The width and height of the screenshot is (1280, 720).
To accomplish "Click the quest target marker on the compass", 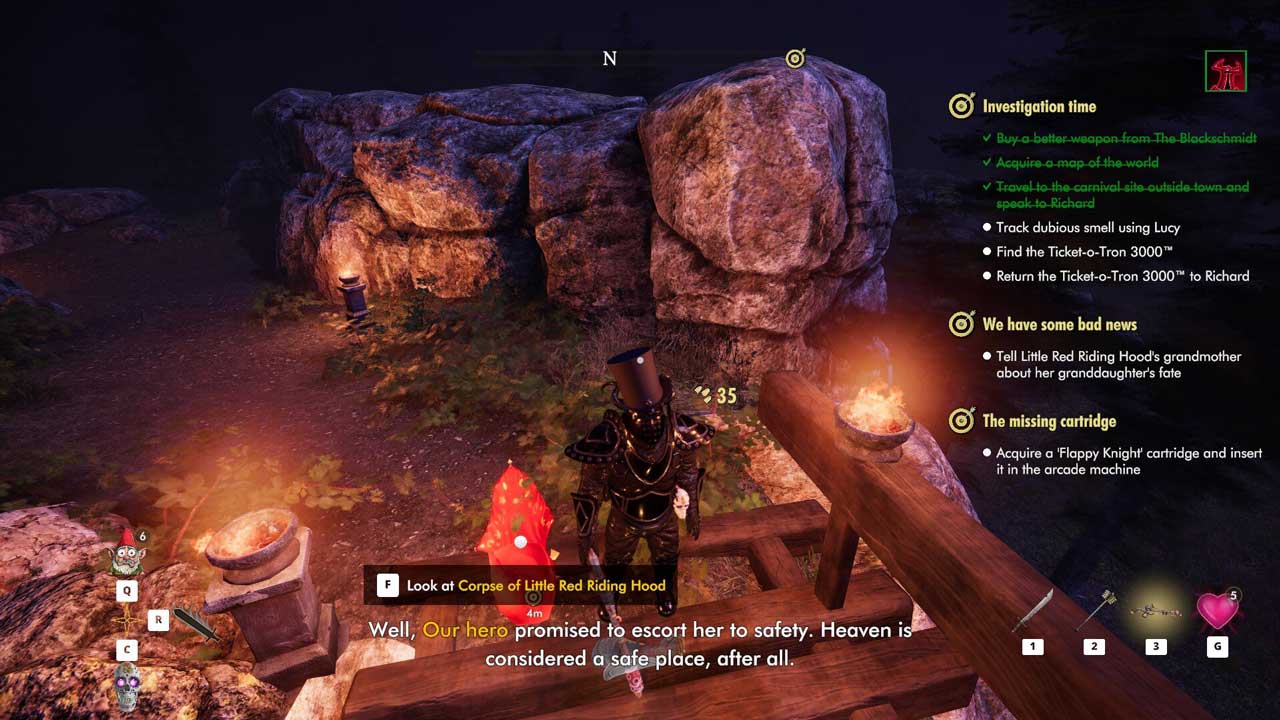I will pos(795,59).
